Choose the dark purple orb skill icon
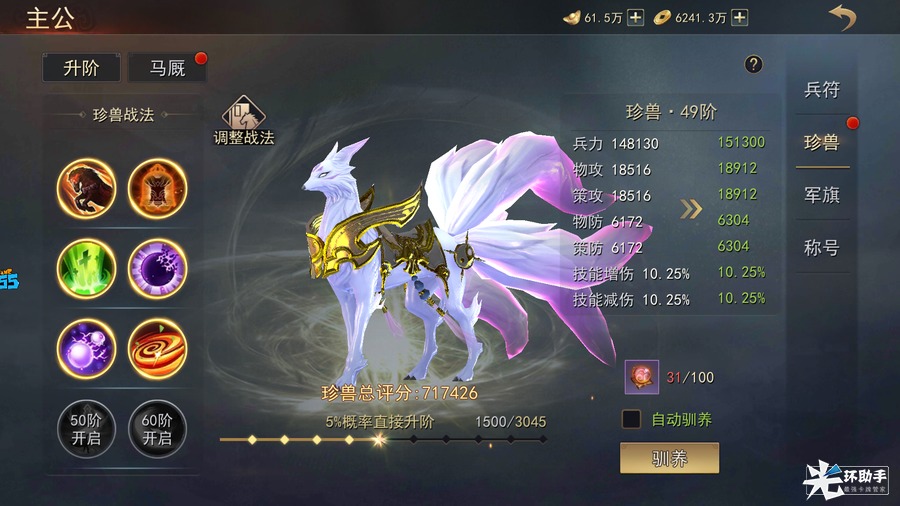The height and width of the screenshot is (506, 900). coord(157,268)
